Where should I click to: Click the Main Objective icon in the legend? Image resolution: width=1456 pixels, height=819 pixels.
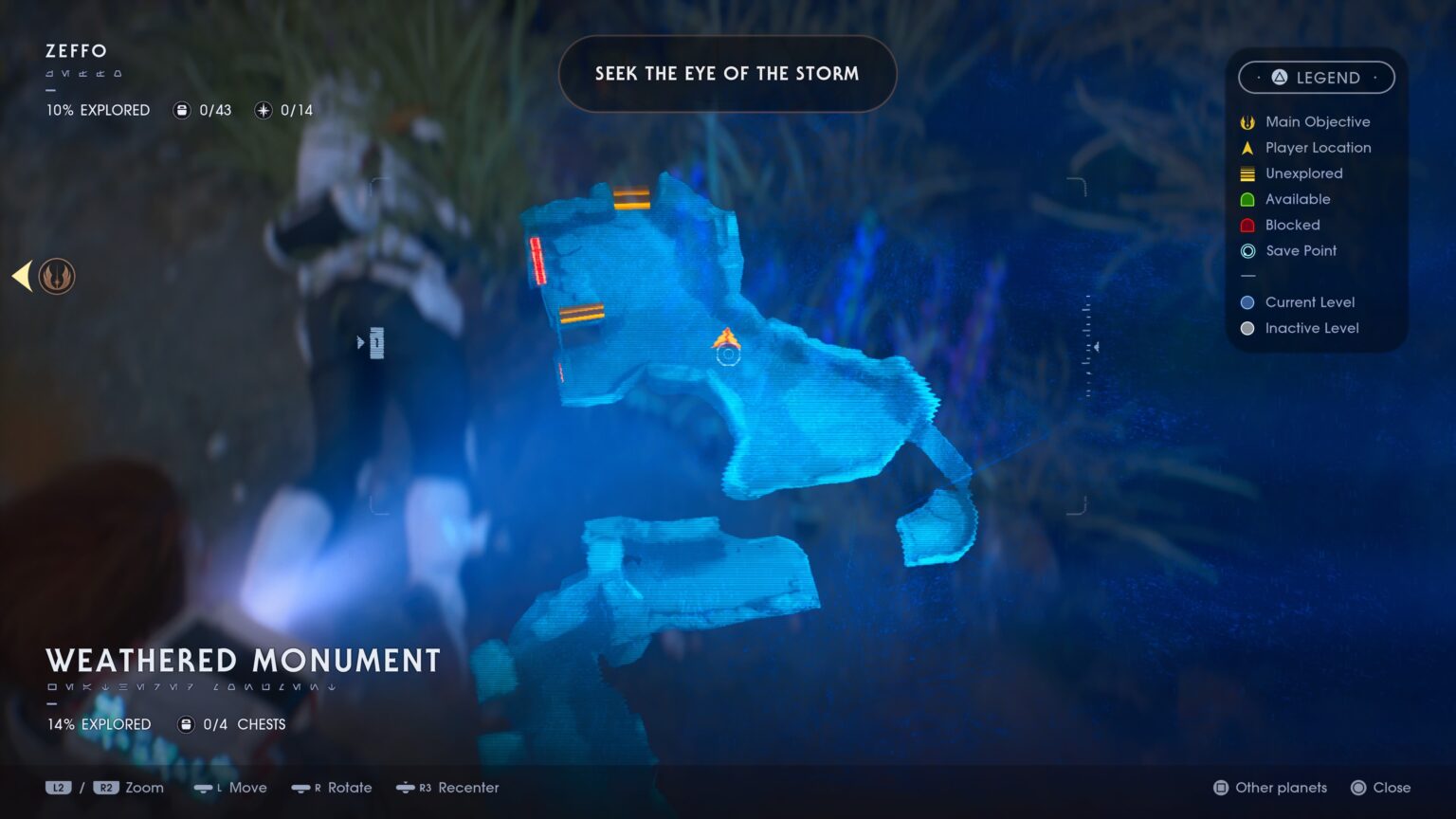pyautogui.click(x=1247, y=121)
